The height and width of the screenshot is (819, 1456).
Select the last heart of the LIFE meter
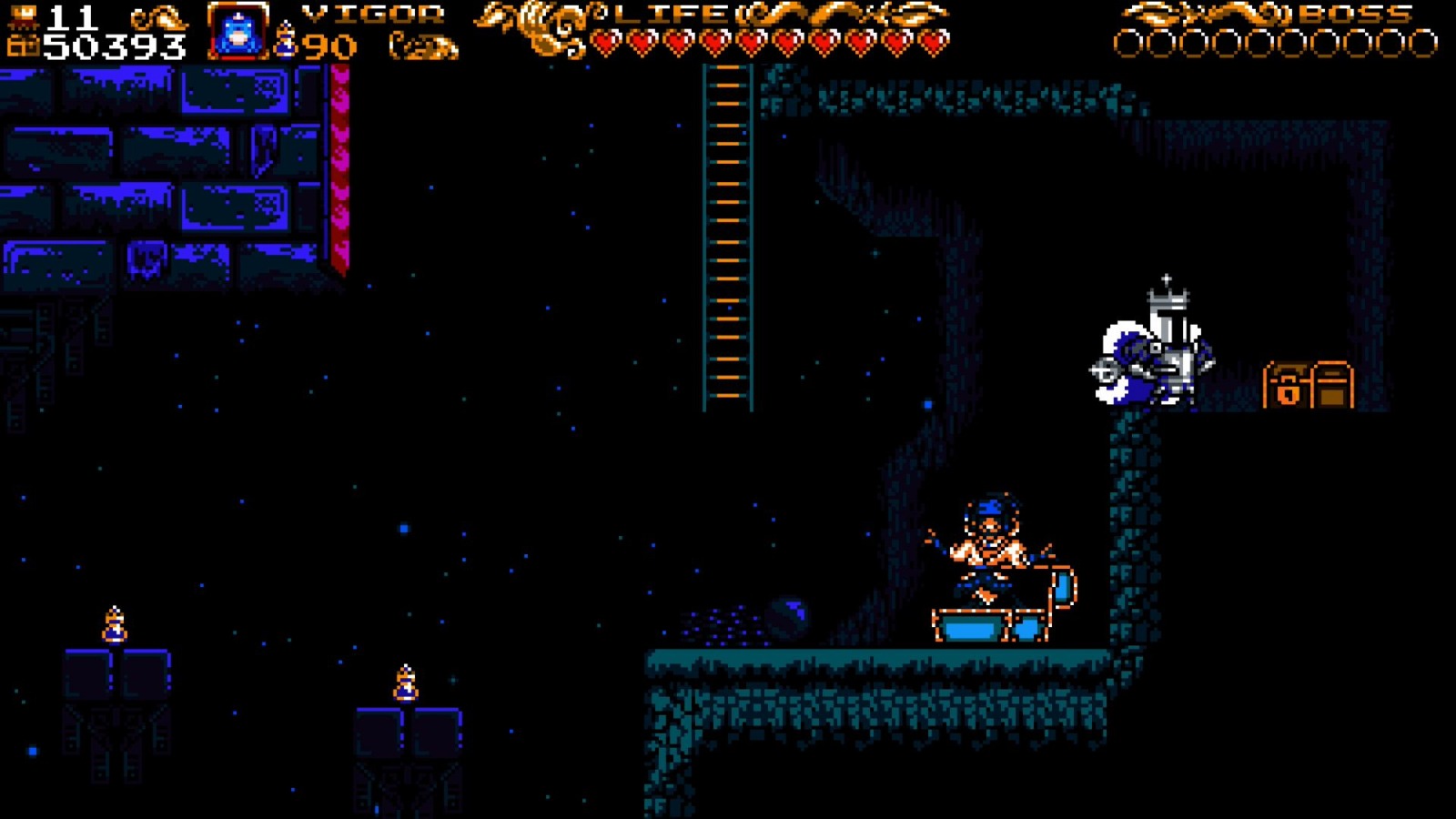pos(934,41)
